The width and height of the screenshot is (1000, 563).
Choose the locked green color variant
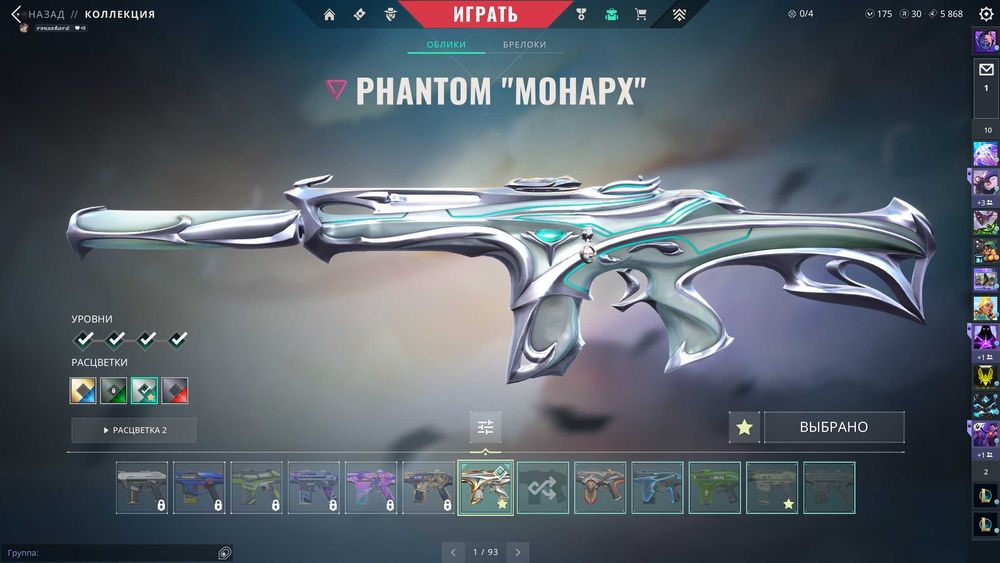(x=114, y=390)
